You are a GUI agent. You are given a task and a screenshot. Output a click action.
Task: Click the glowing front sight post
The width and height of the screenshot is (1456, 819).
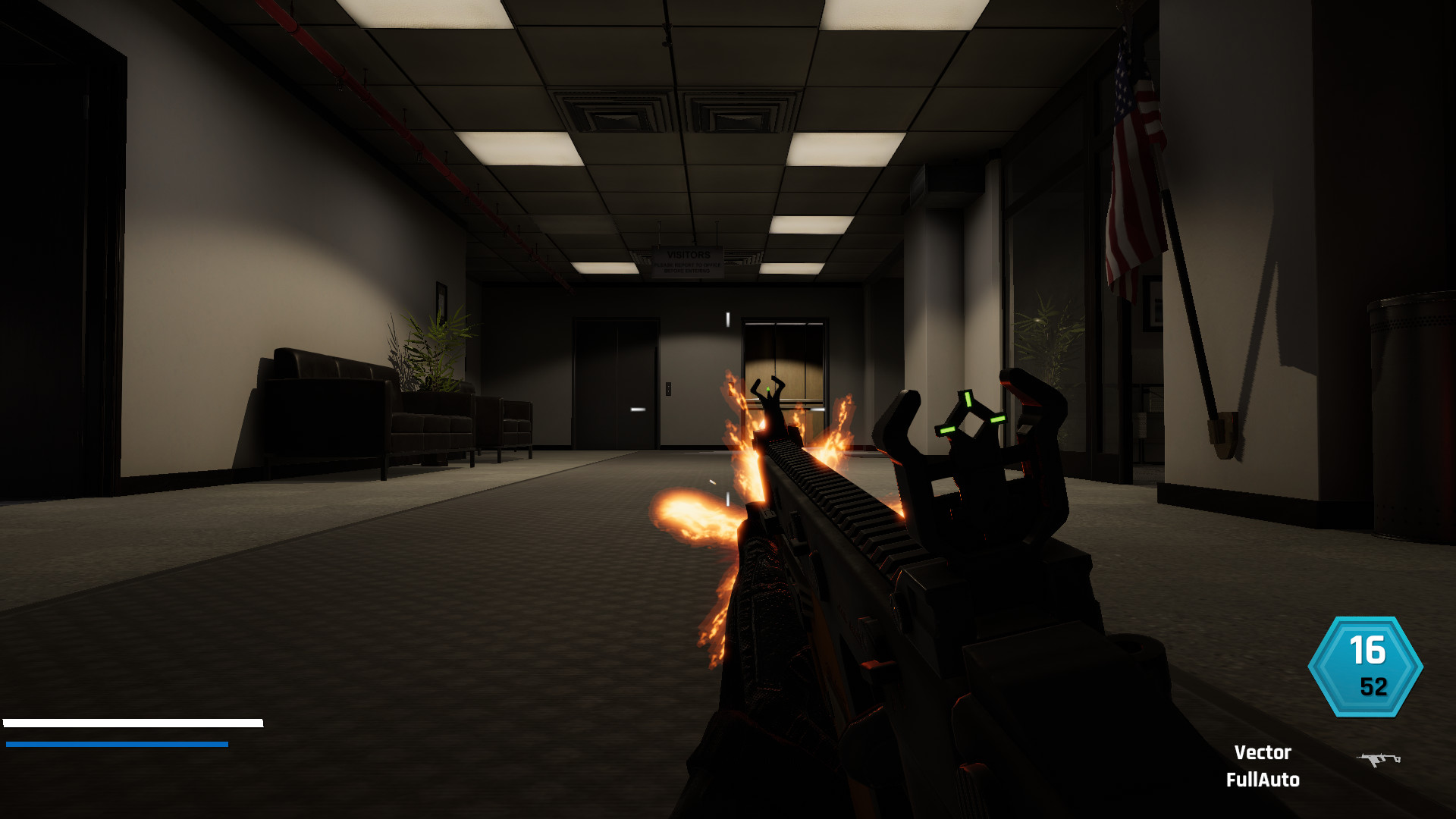[x=768, y=388]
